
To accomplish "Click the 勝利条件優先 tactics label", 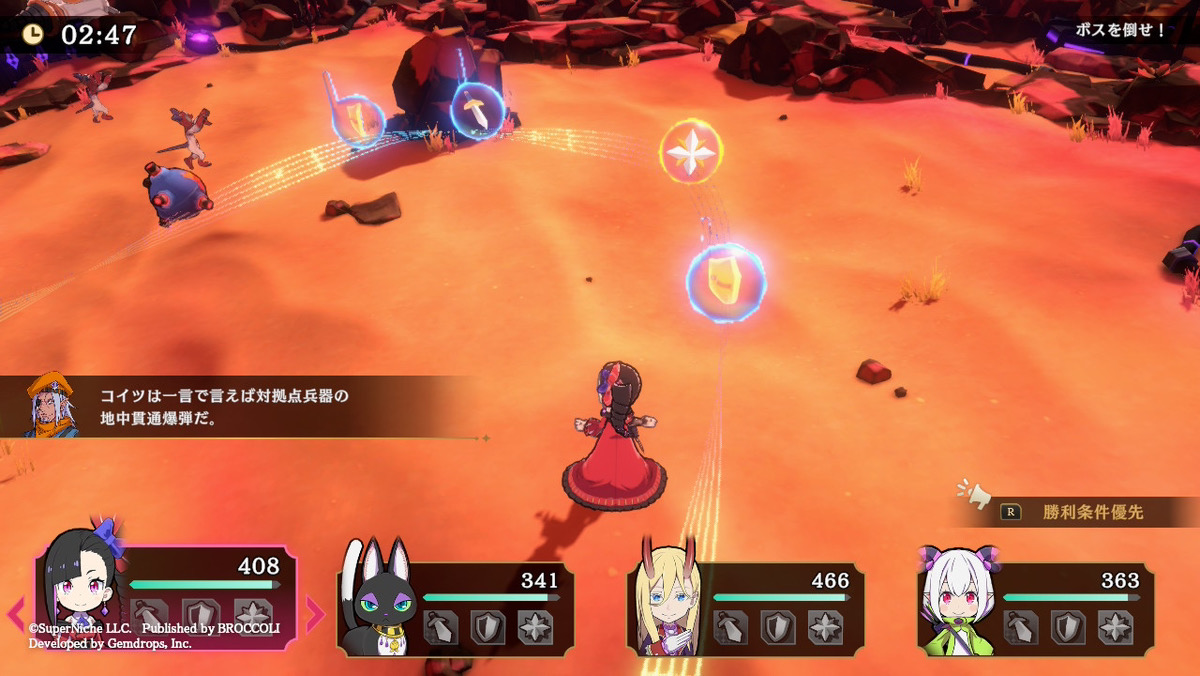I will click(x=1092, y=513).
